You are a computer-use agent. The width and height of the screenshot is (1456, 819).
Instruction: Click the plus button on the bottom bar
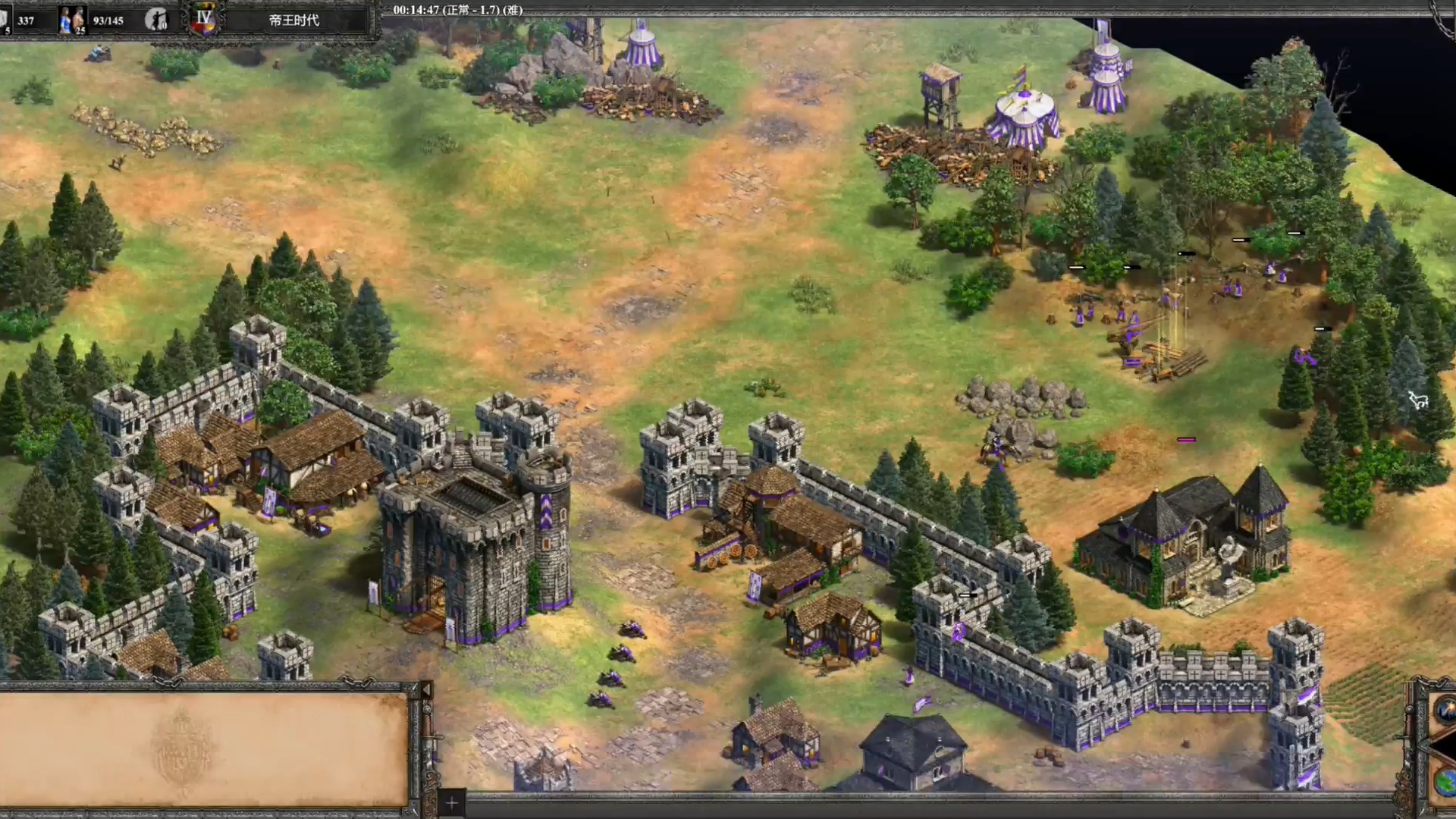pos(451,802)
